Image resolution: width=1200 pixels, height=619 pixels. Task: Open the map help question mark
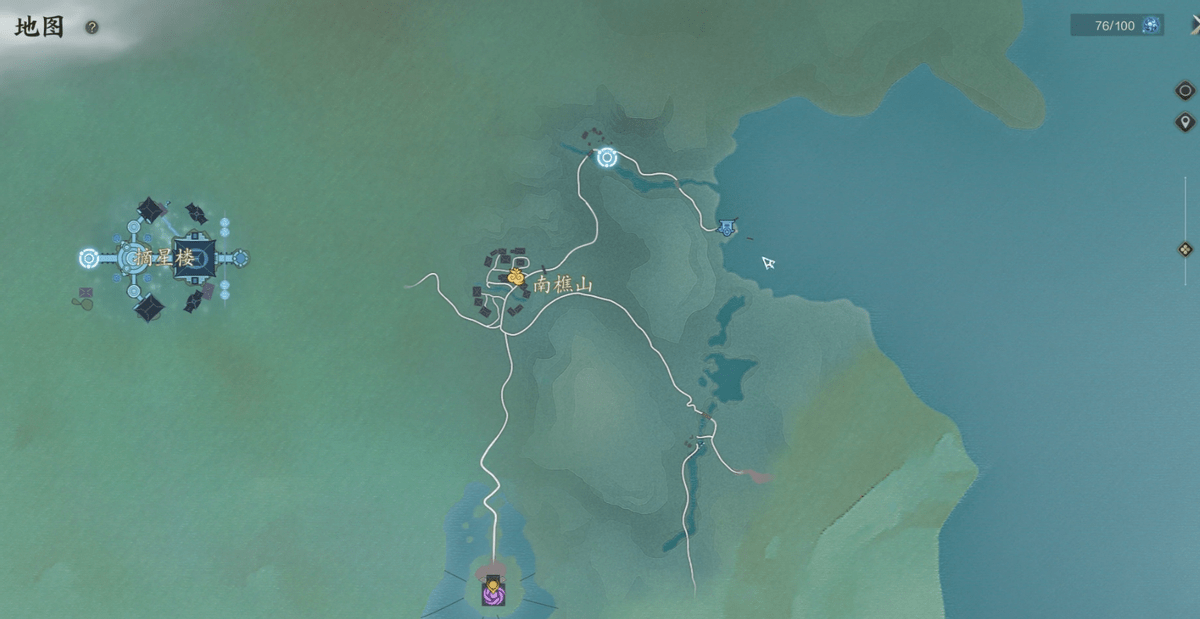[92, 28]
